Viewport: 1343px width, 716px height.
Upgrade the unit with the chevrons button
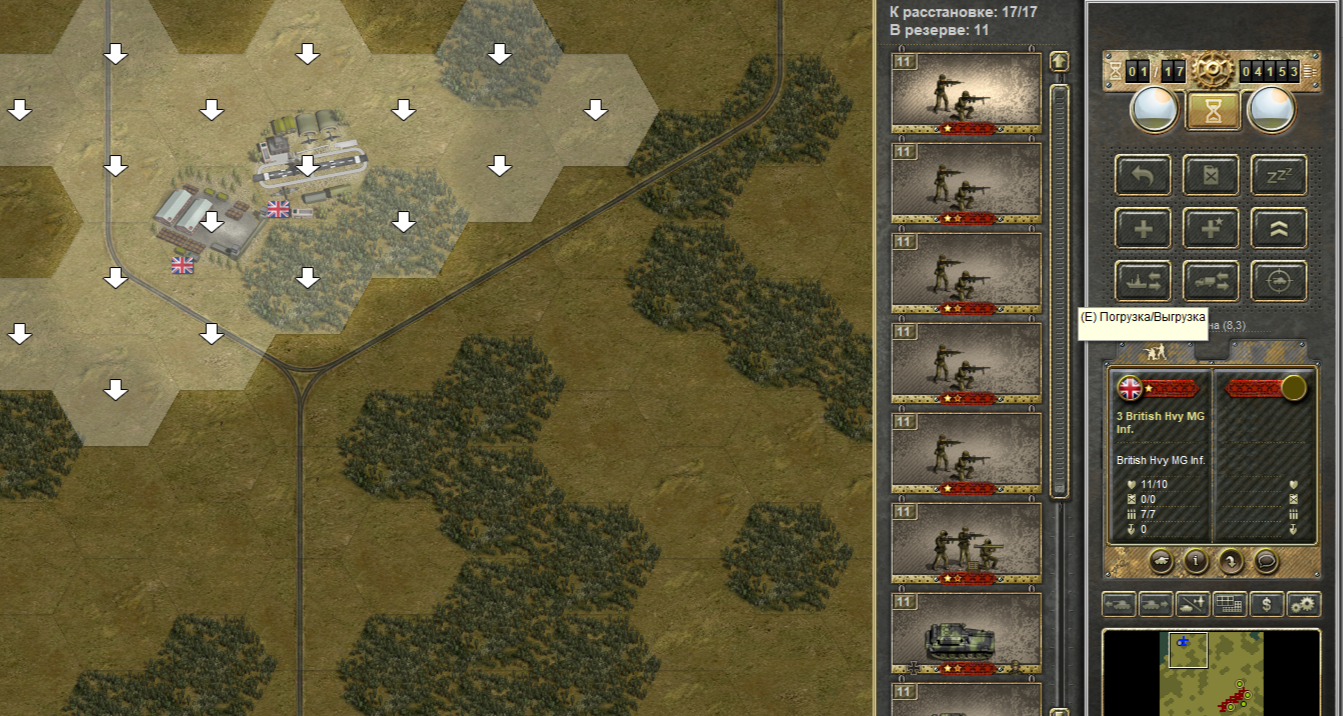[x=1279, y=228]
